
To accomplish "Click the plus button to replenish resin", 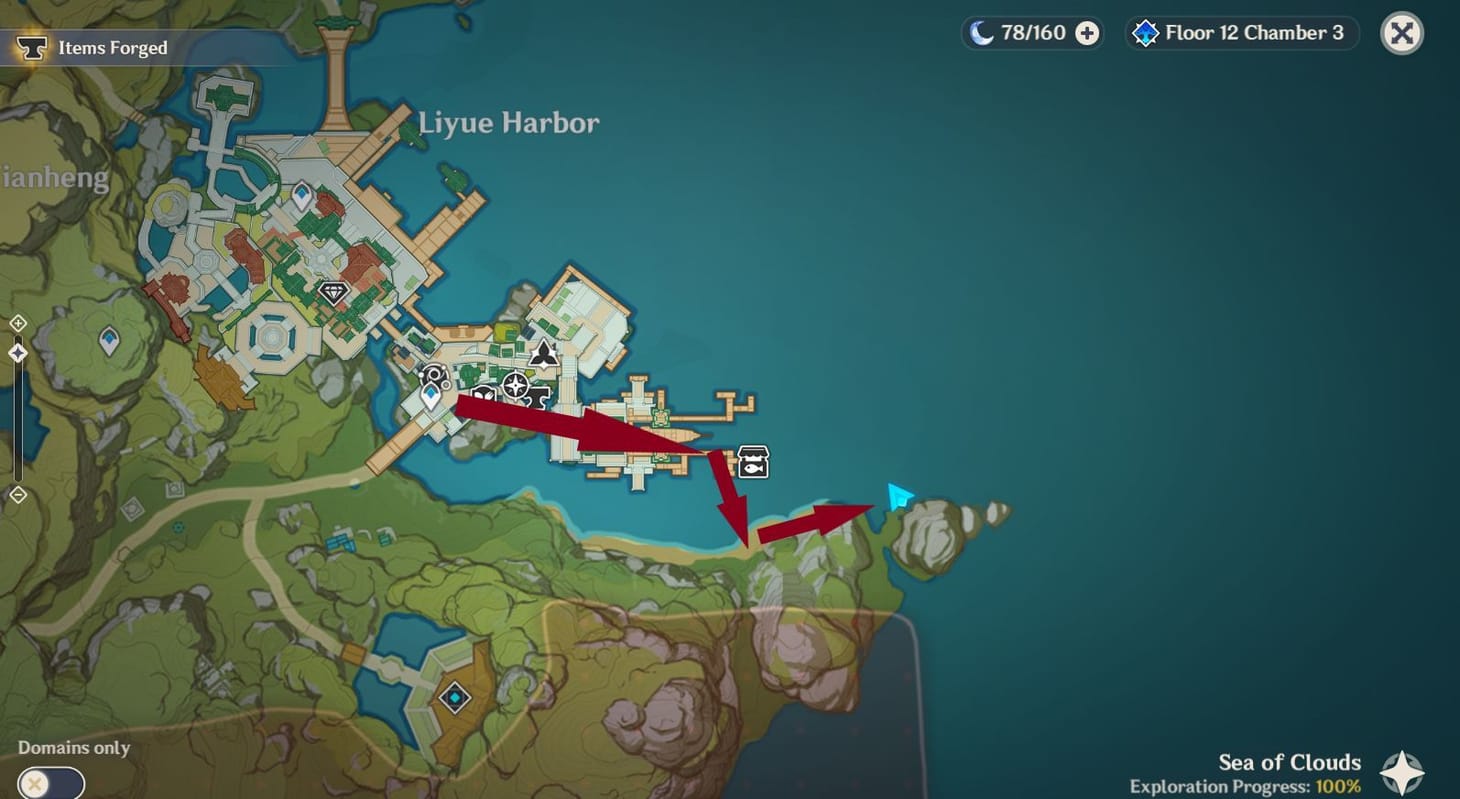I will [1085, 32].
